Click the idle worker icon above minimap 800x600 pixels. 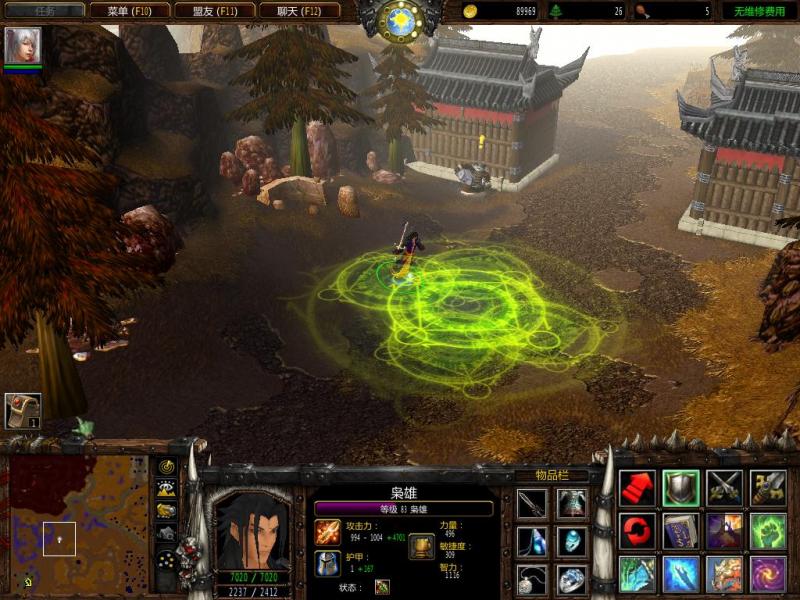[22, 410]
